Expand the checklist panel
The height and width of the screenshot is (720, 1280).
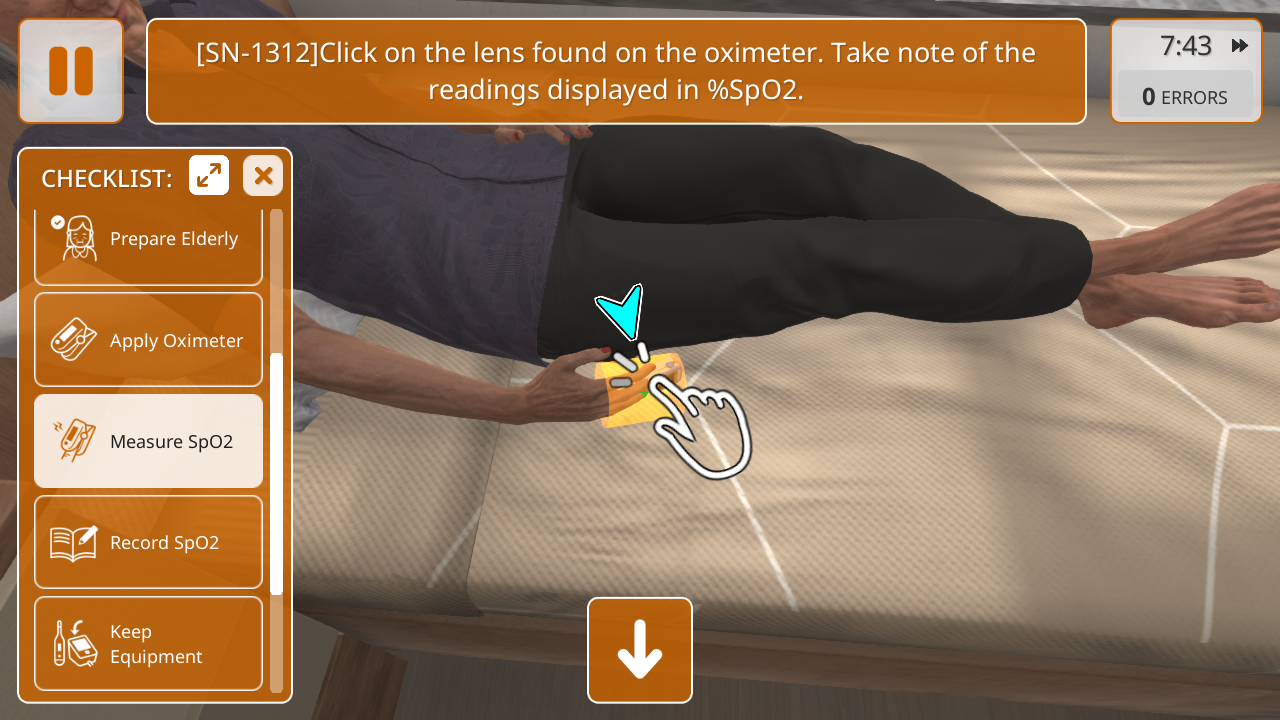click(x=209, y=176)
